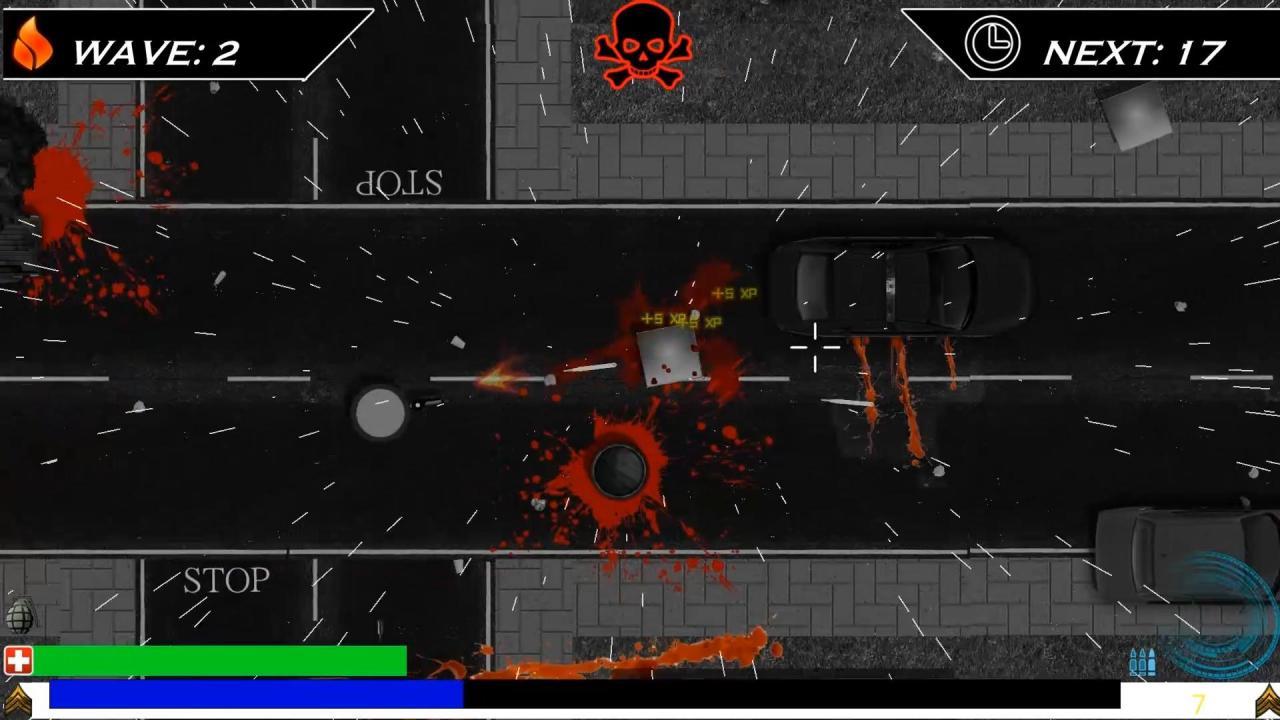The image size is (1280, 720).
Task: Click the gold rank chevron badge bottom left
Action: [18, 697]
